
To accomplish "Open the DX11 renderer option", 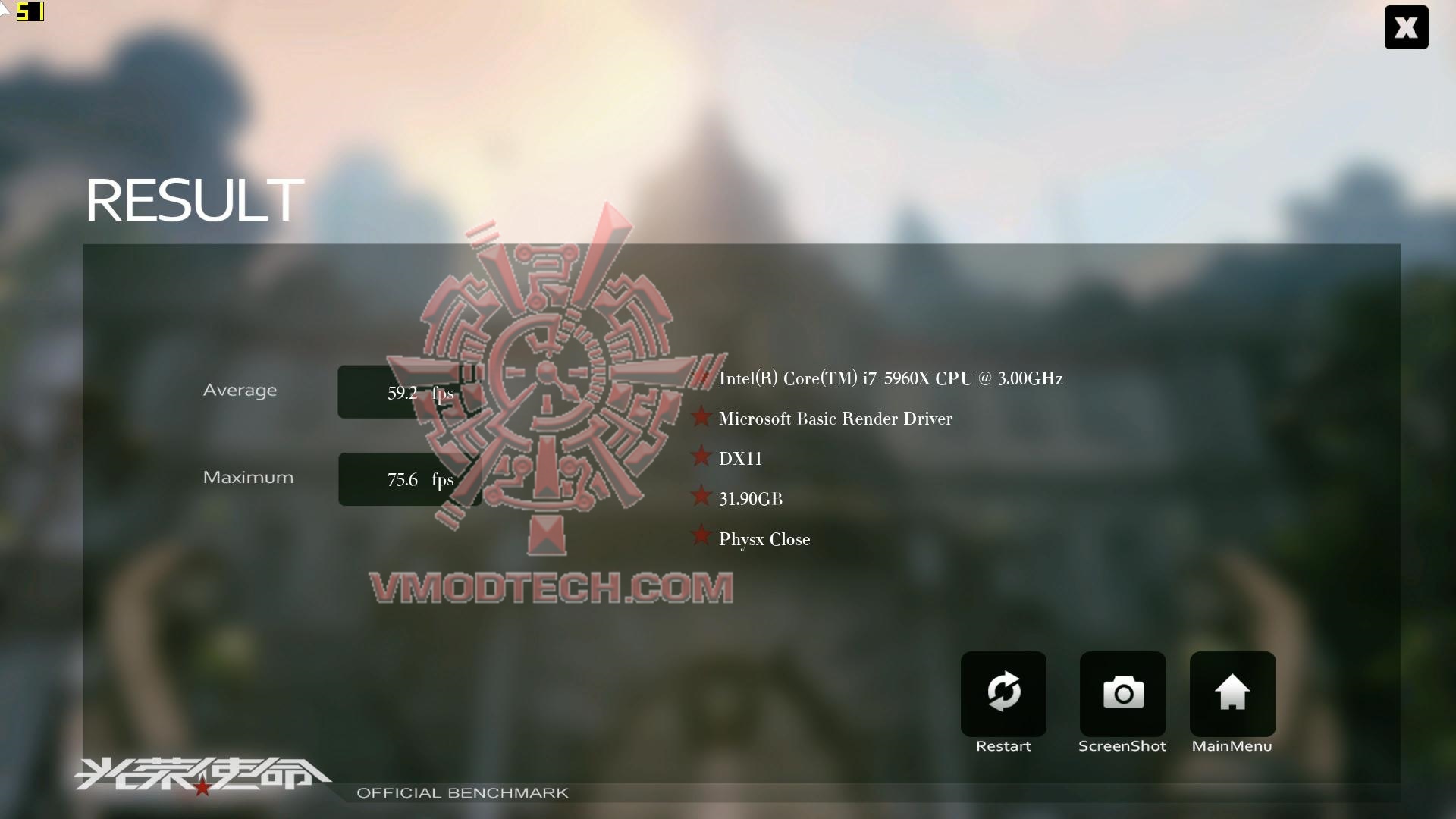I will 740,457.
